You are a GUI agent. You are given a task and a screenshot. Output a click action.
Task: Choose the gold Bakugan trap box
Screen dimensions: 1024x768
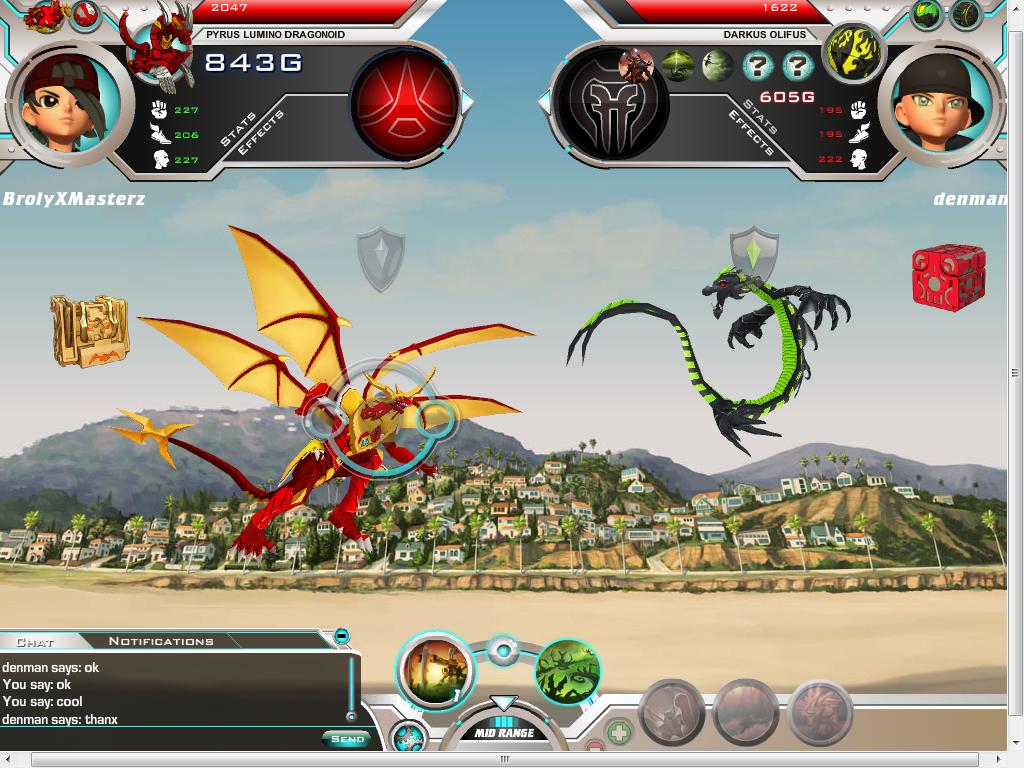[x=90, y=331]
